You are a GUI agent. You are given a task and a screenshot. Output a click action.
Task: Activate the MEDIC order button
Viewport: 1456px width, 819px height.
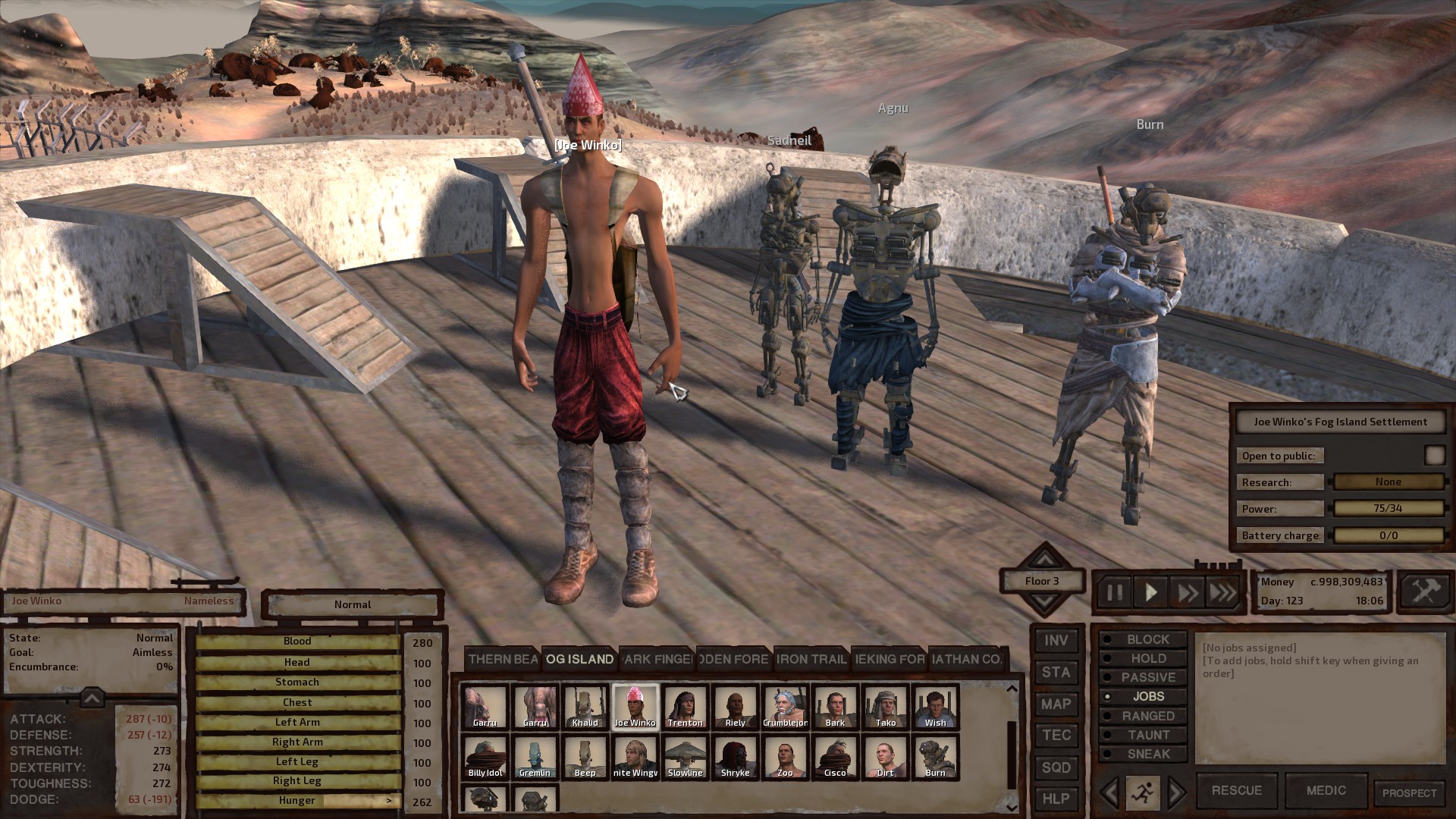pyautogui.click(x=1326, y=790)
